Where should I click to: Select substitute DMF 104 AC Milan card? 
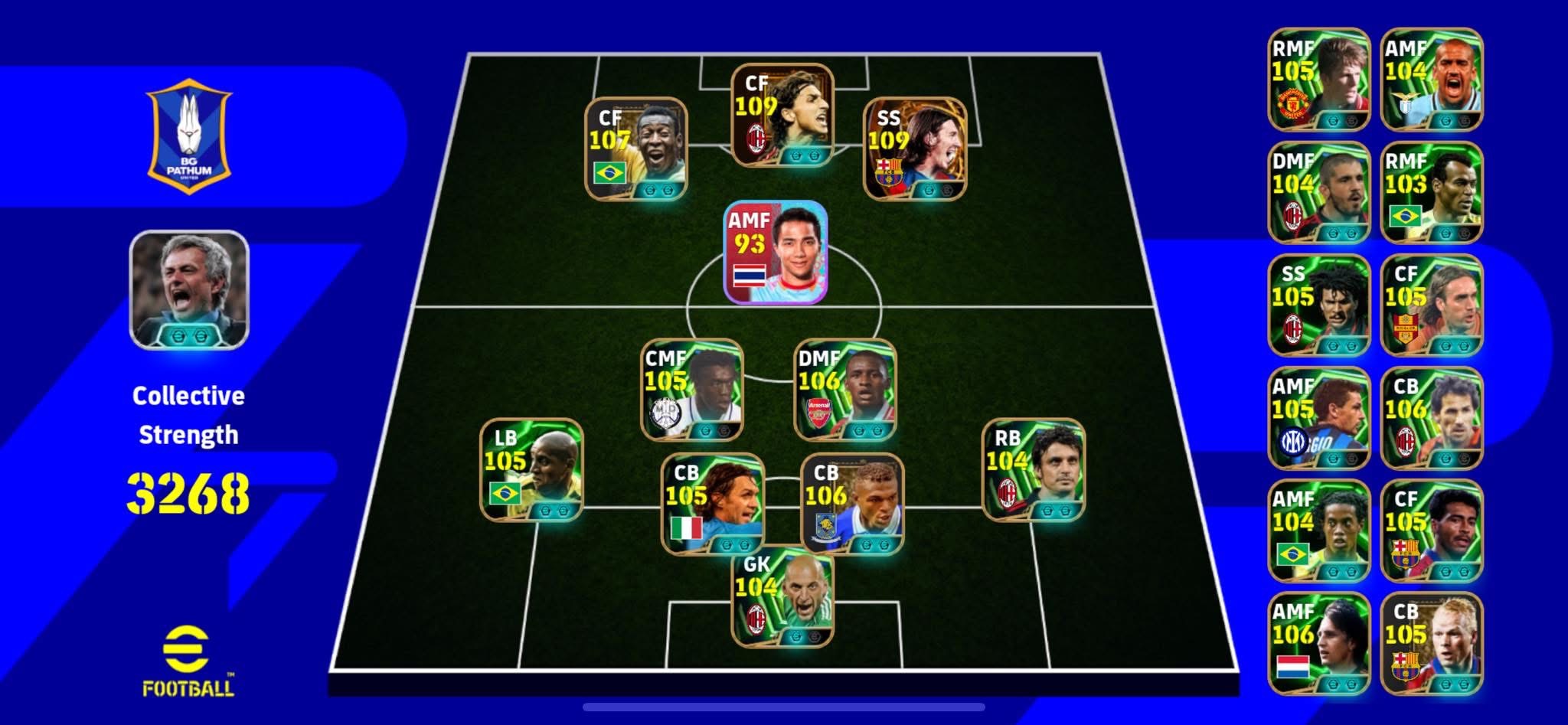1318,192
